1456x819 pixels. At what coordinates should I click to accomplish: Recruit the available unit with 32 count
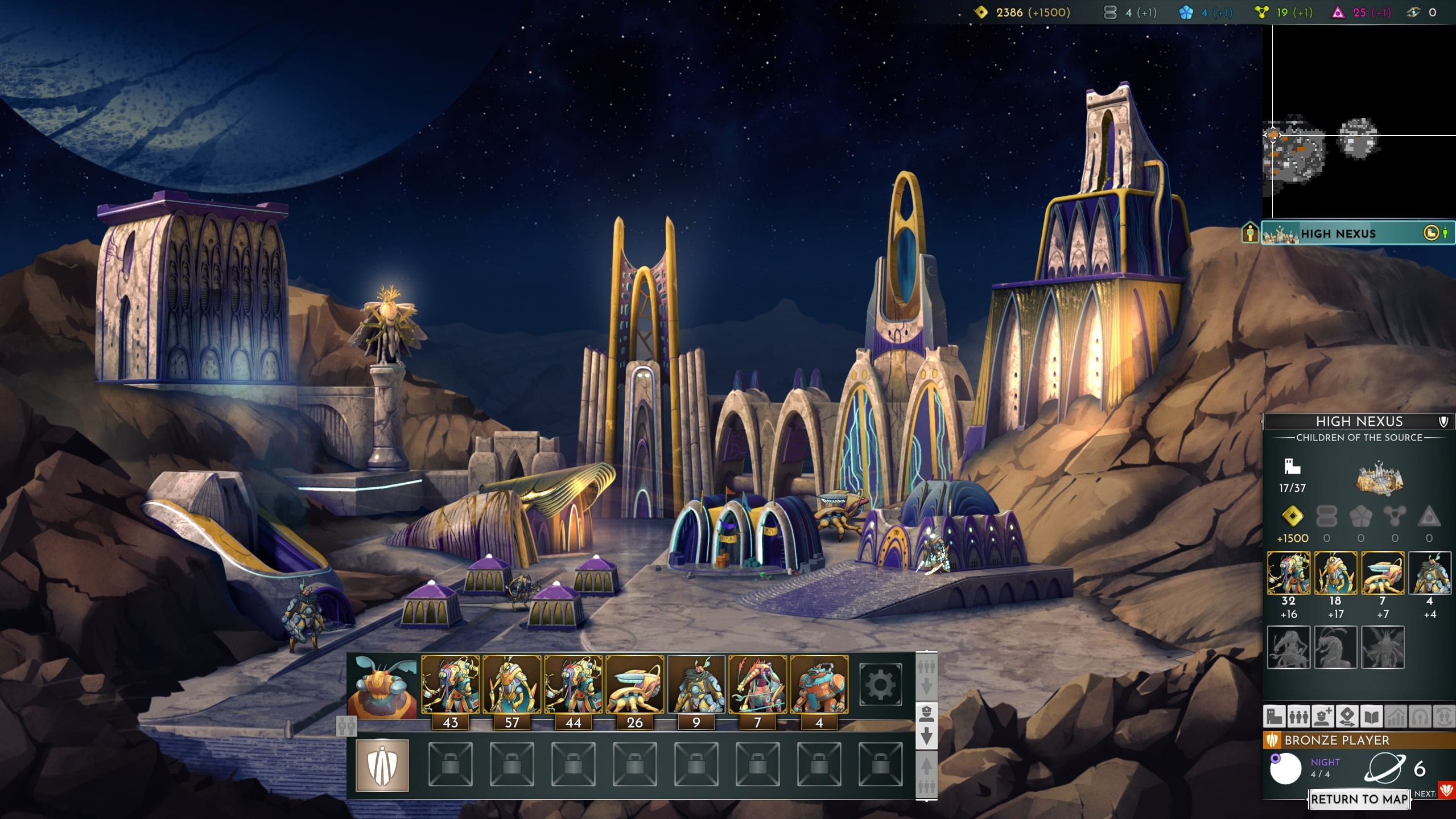[1289, 573]
